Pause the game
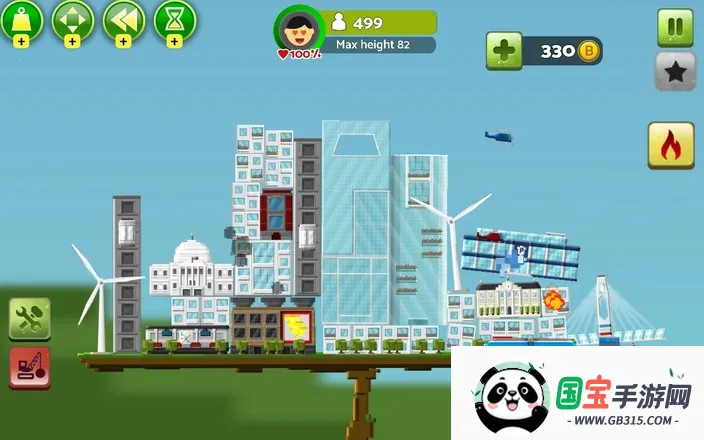The height and width of the screenshot is (440, 704). click(x=675, y=27)
